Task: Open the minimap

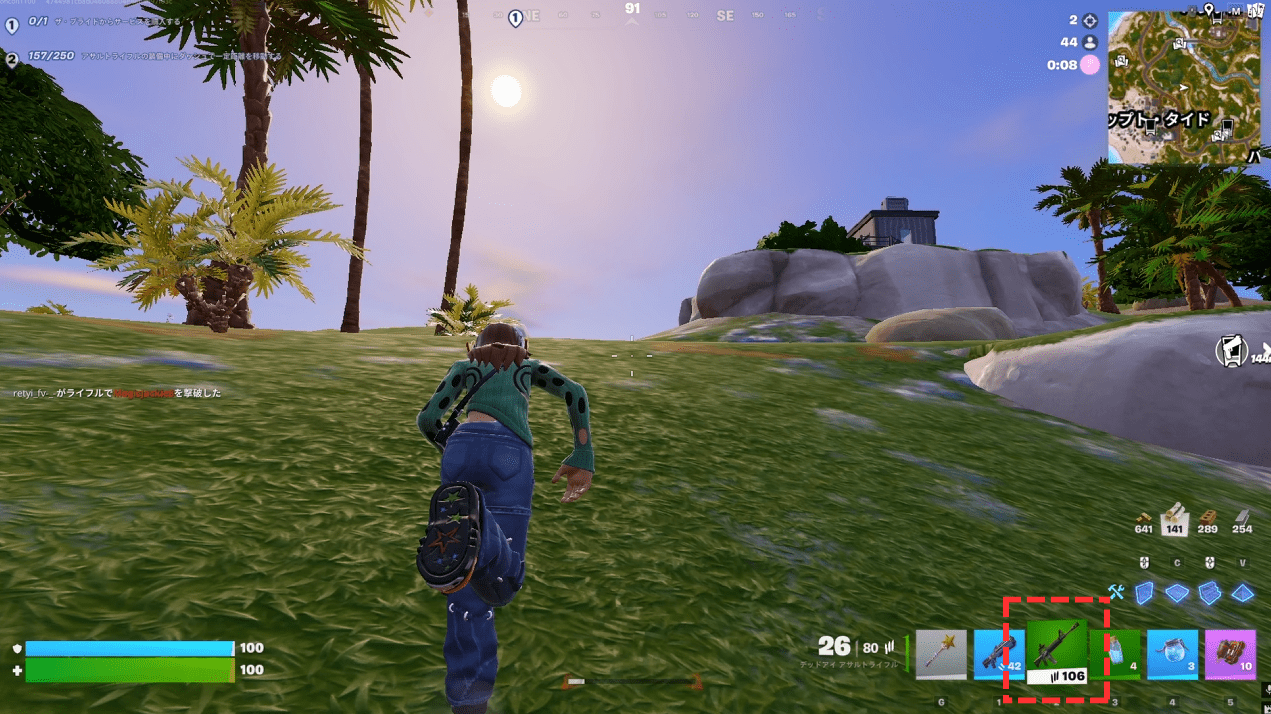Action: [1185, 86]
